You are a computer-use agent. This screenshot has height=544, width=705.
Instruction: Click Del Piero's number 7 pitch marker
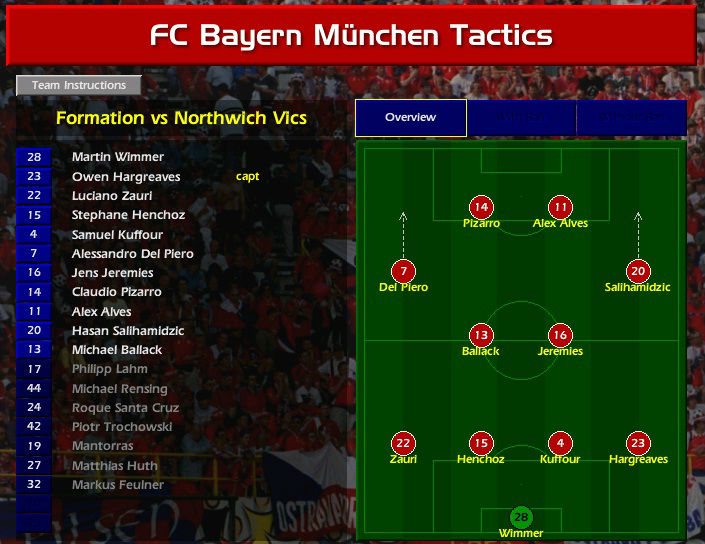[x=403, y=271]
